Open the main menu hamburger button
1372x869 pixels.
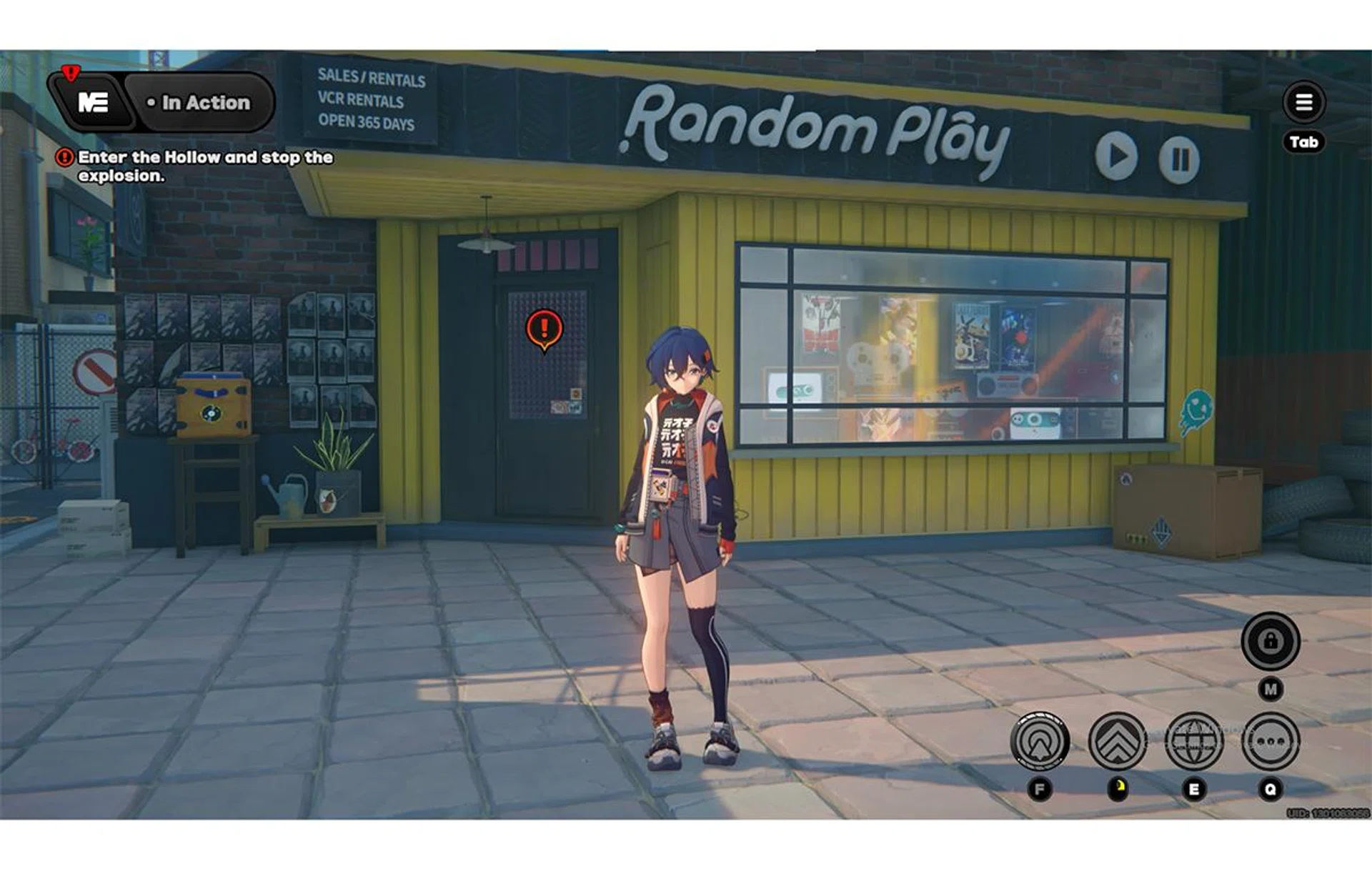1303,102
